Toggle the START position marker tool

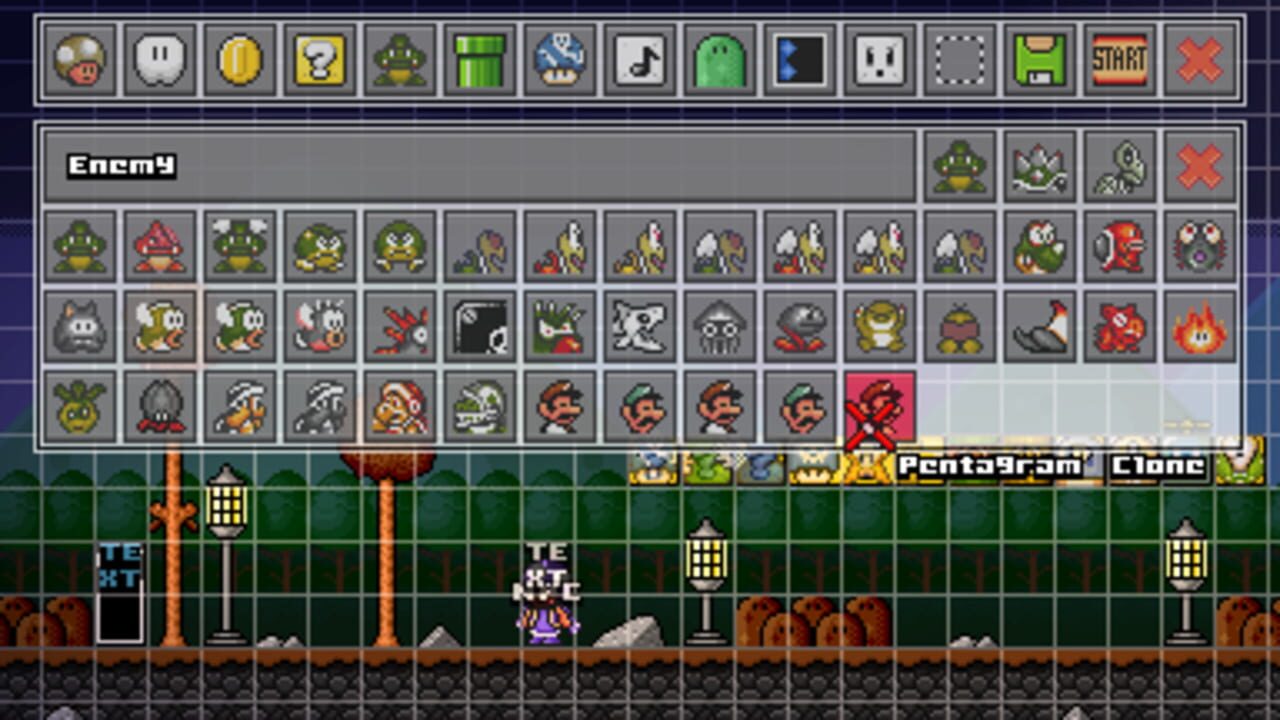(1119, 61)
